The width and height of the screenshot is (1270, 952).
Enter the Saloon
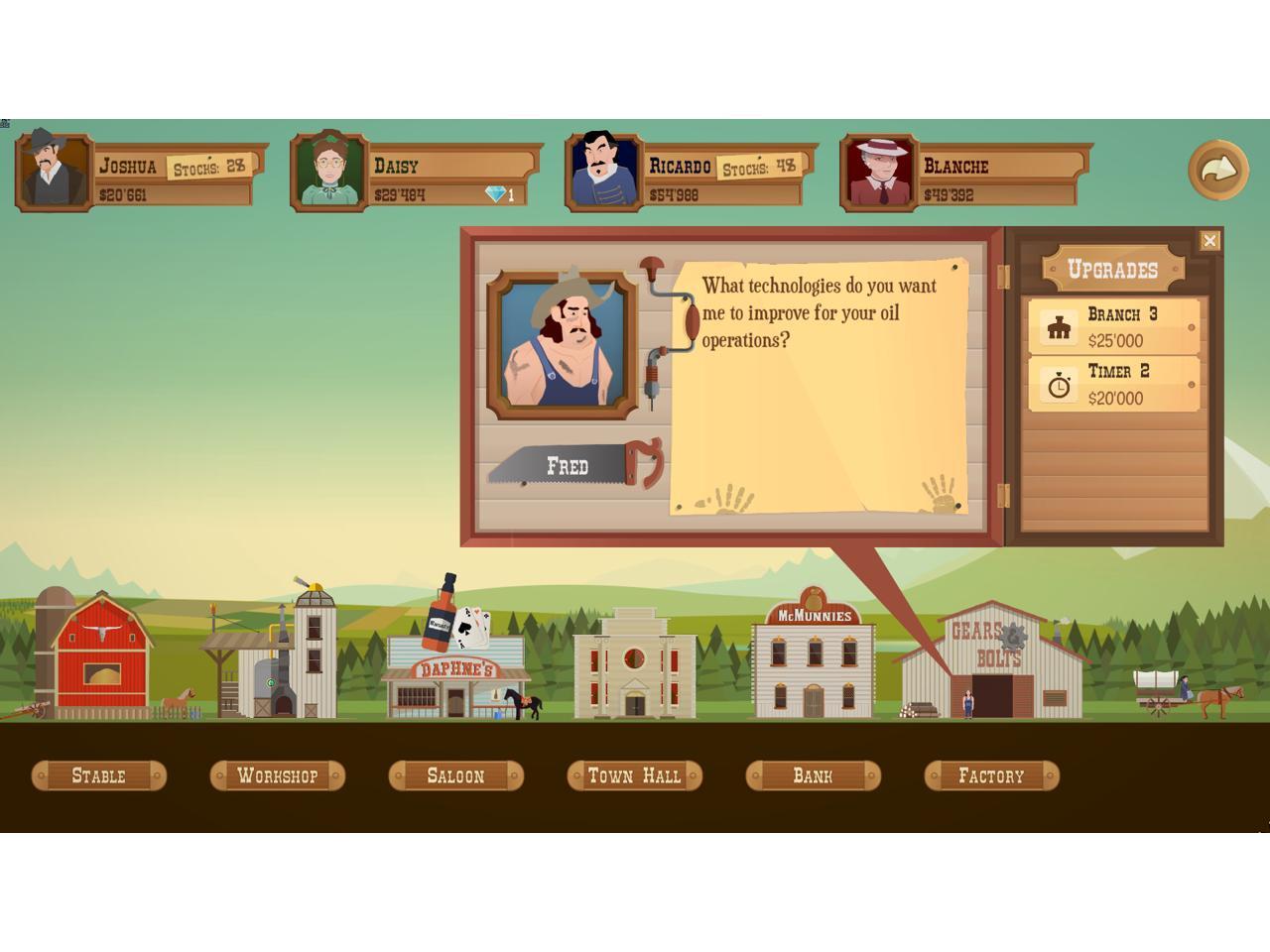[456, 775]
